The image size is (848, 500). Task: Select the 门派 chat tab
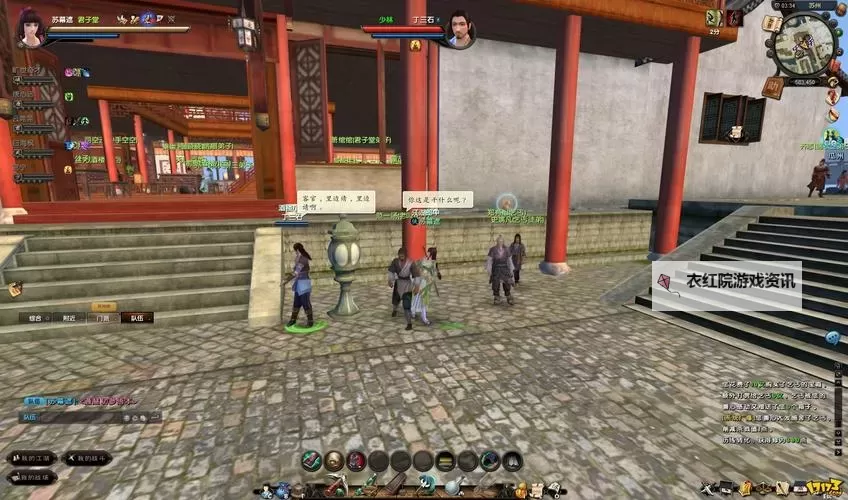point(103,318)
